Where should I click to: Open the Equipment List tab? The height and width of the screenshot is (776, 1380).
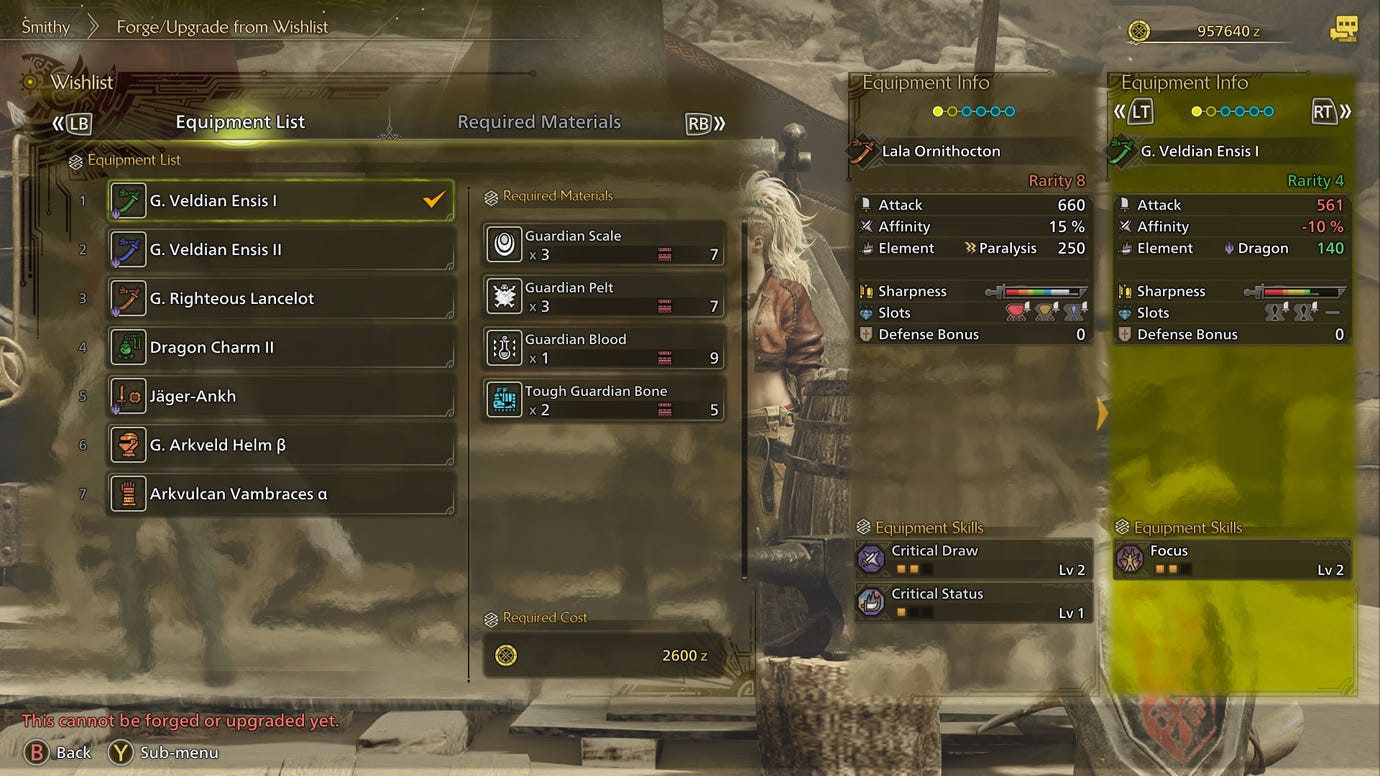tap(240, 121)
